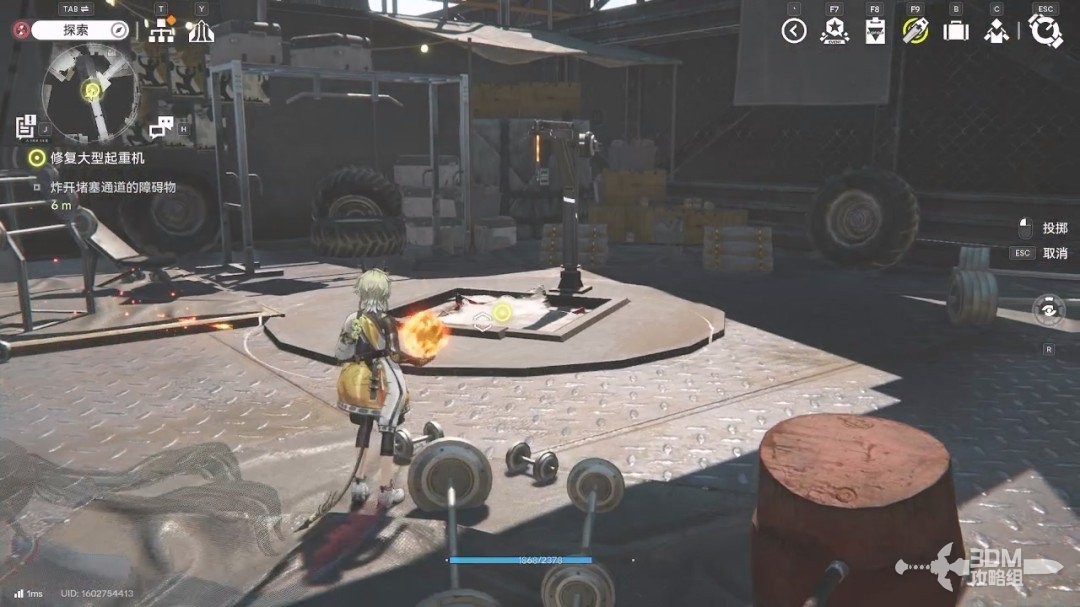The width and height of the screenshot is (1080, 607).
Task: Open the clipboard icon in top bar
Action: coord(875,31)
